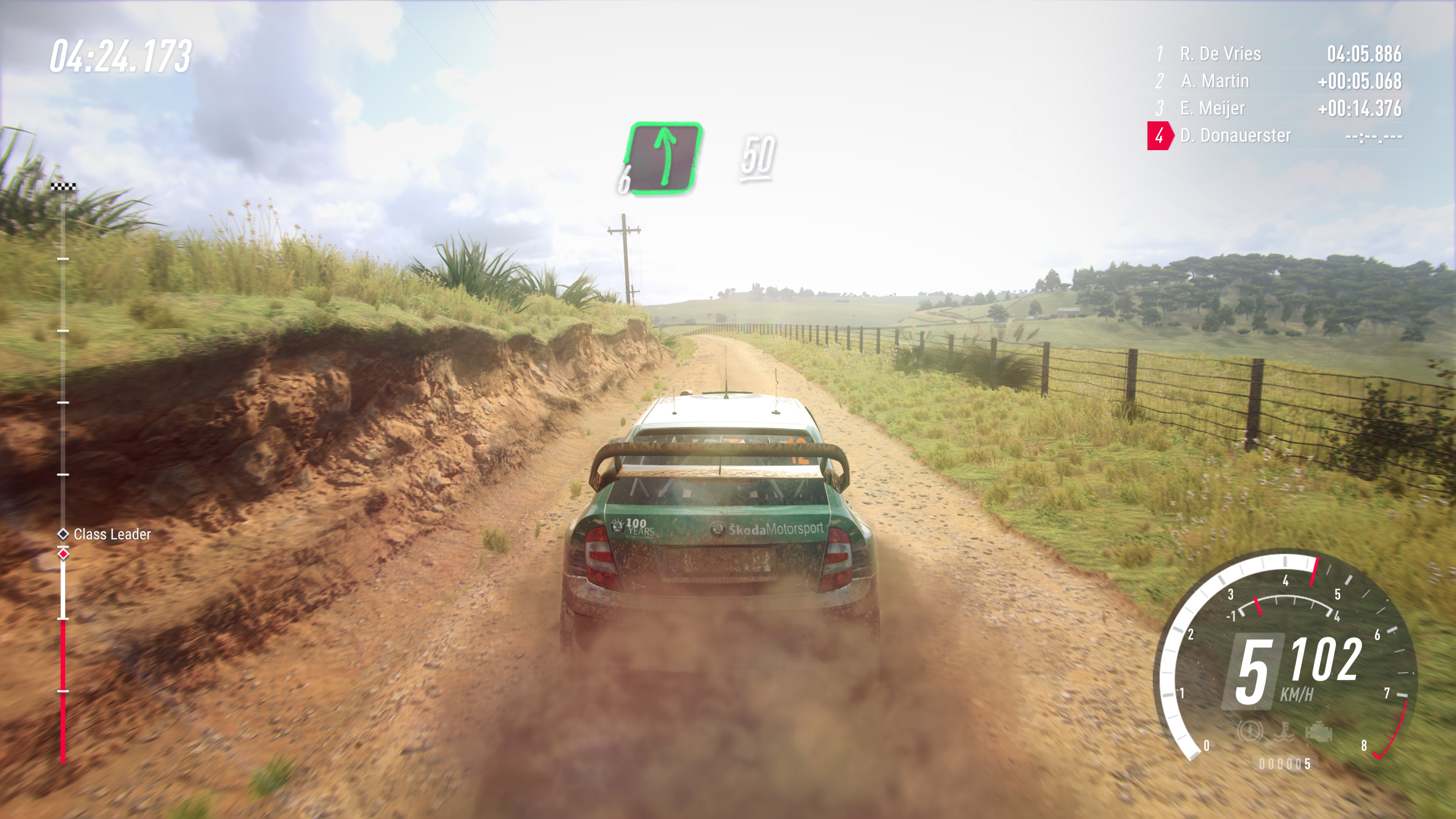Select A. Martin in the standings
Image resolution: width=1456 pixels, height=819 pixels.
pos(1277,81)
